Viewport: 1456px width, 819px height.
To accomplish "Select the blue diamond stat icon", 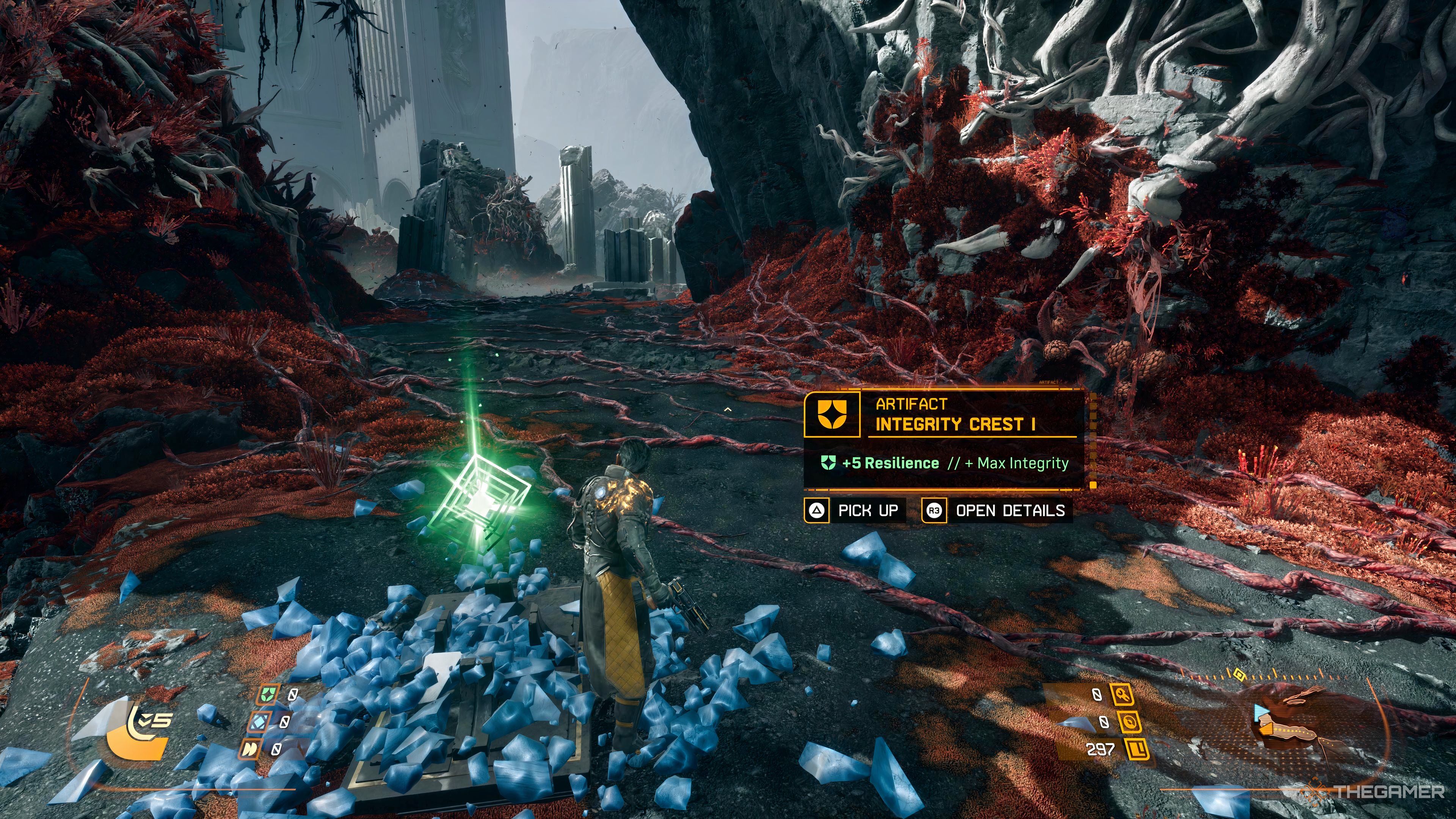I will [259, 721].
